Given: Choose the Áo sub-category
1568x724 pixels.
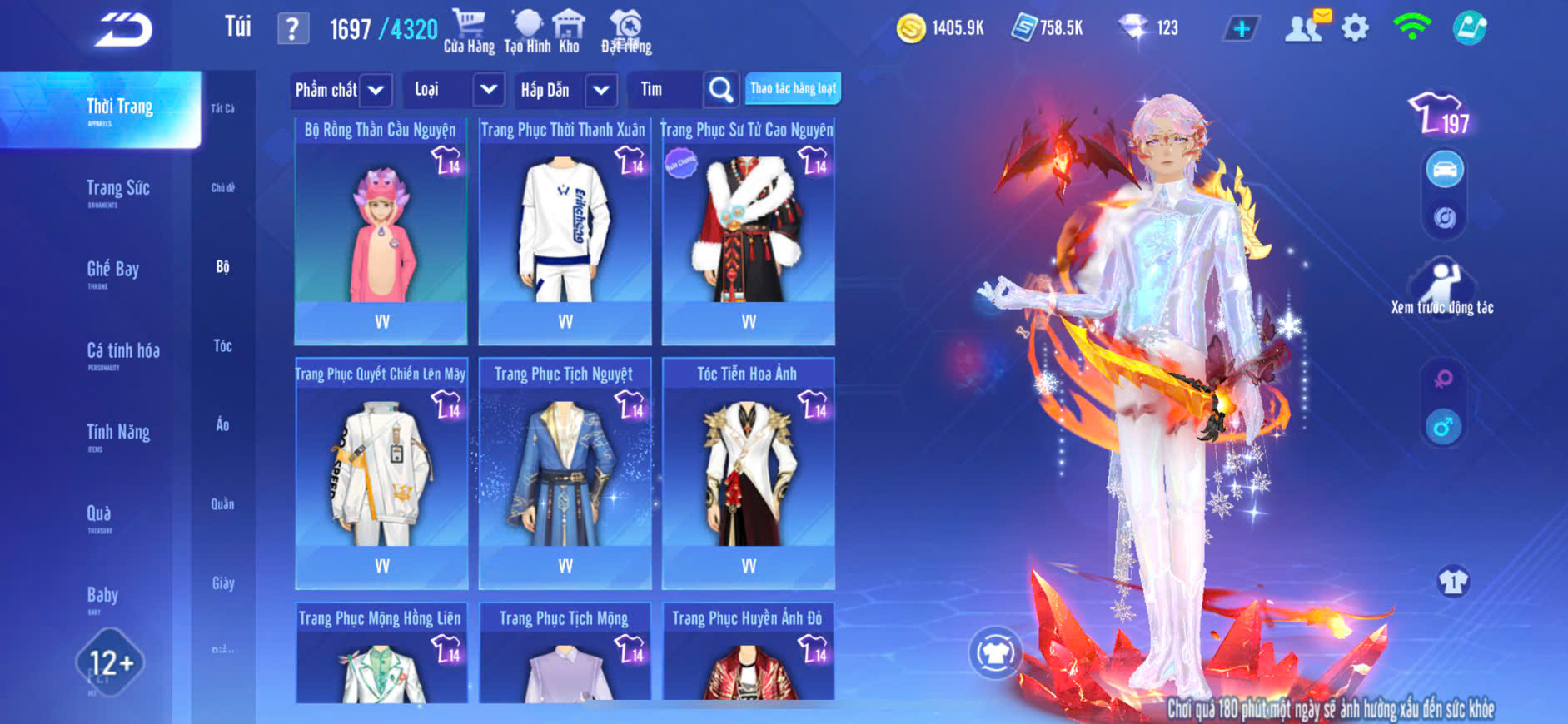Looking at the screenshot, I should [222, 424].
